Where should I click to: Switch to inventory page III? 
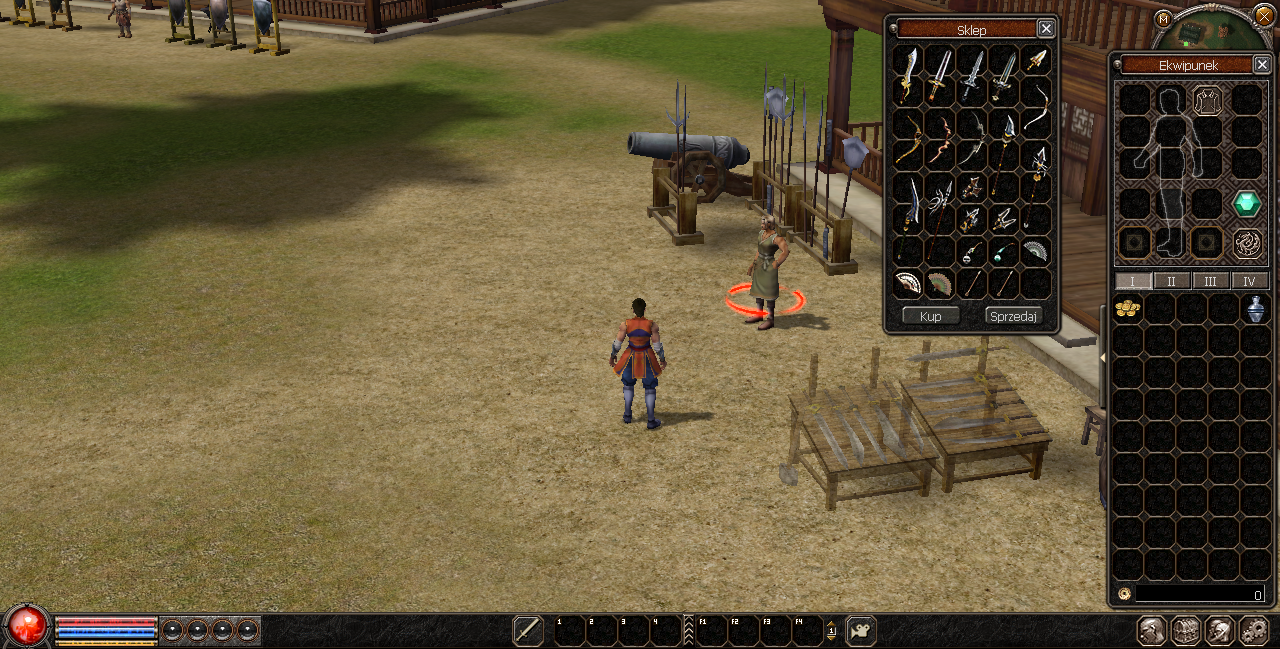tap(1210, 281)
